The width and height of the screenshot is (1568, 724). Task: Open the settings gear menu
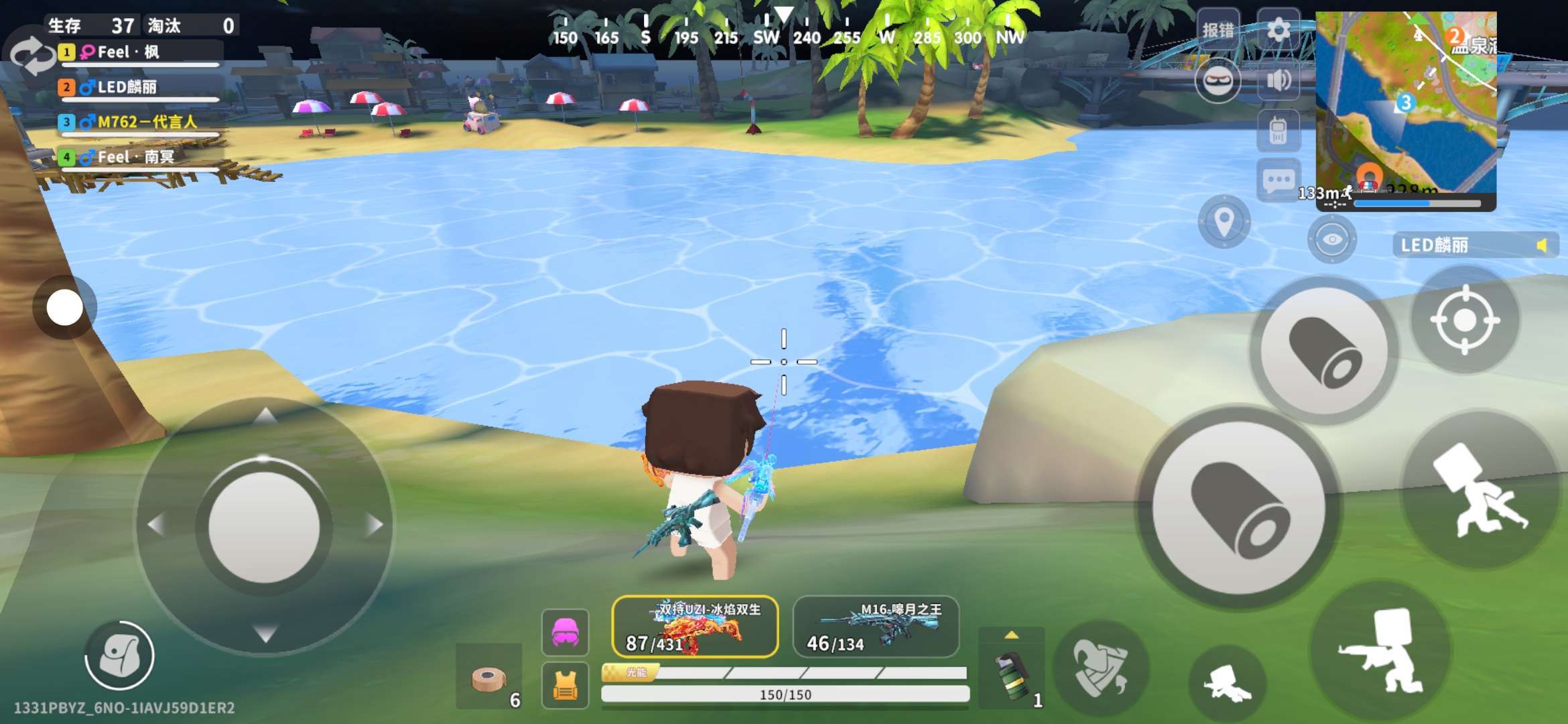(x=1278, y=30)
